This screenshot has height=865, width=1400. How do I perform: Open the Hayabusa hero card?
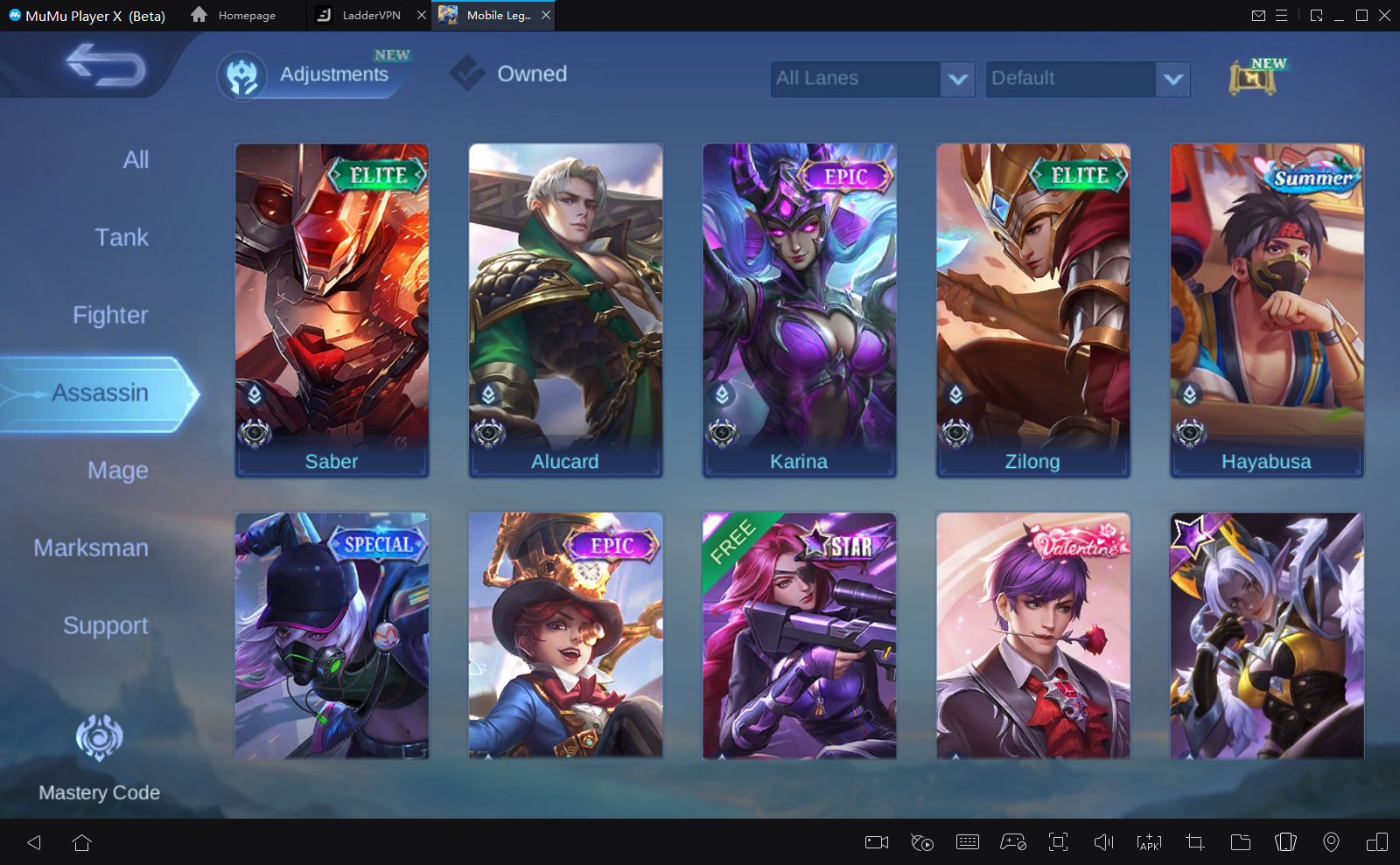(1266, 310)
